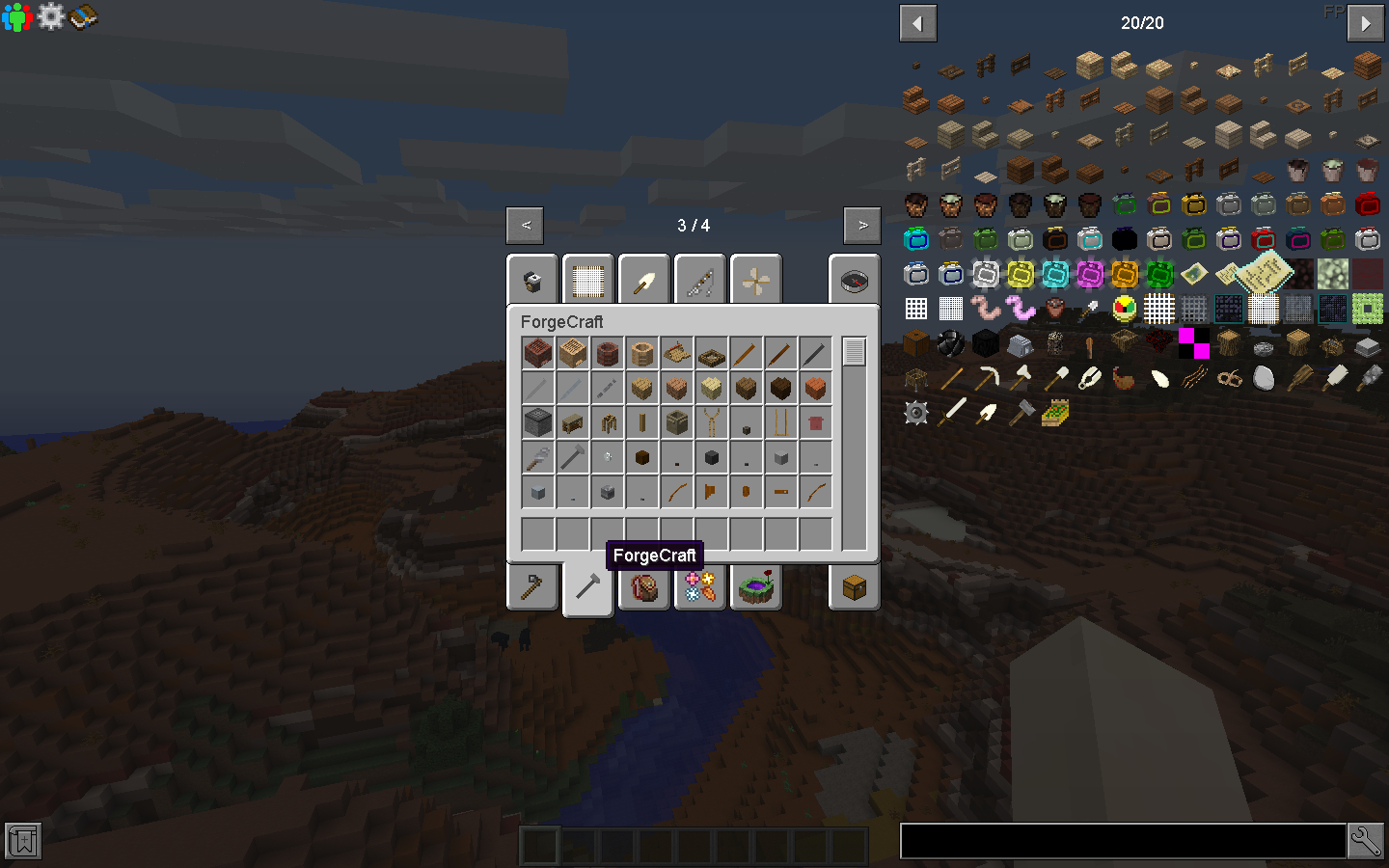This screenshot has height=868, width=1389.
Task: Open the garden portal category tab
Action: [x=755, y=586]
